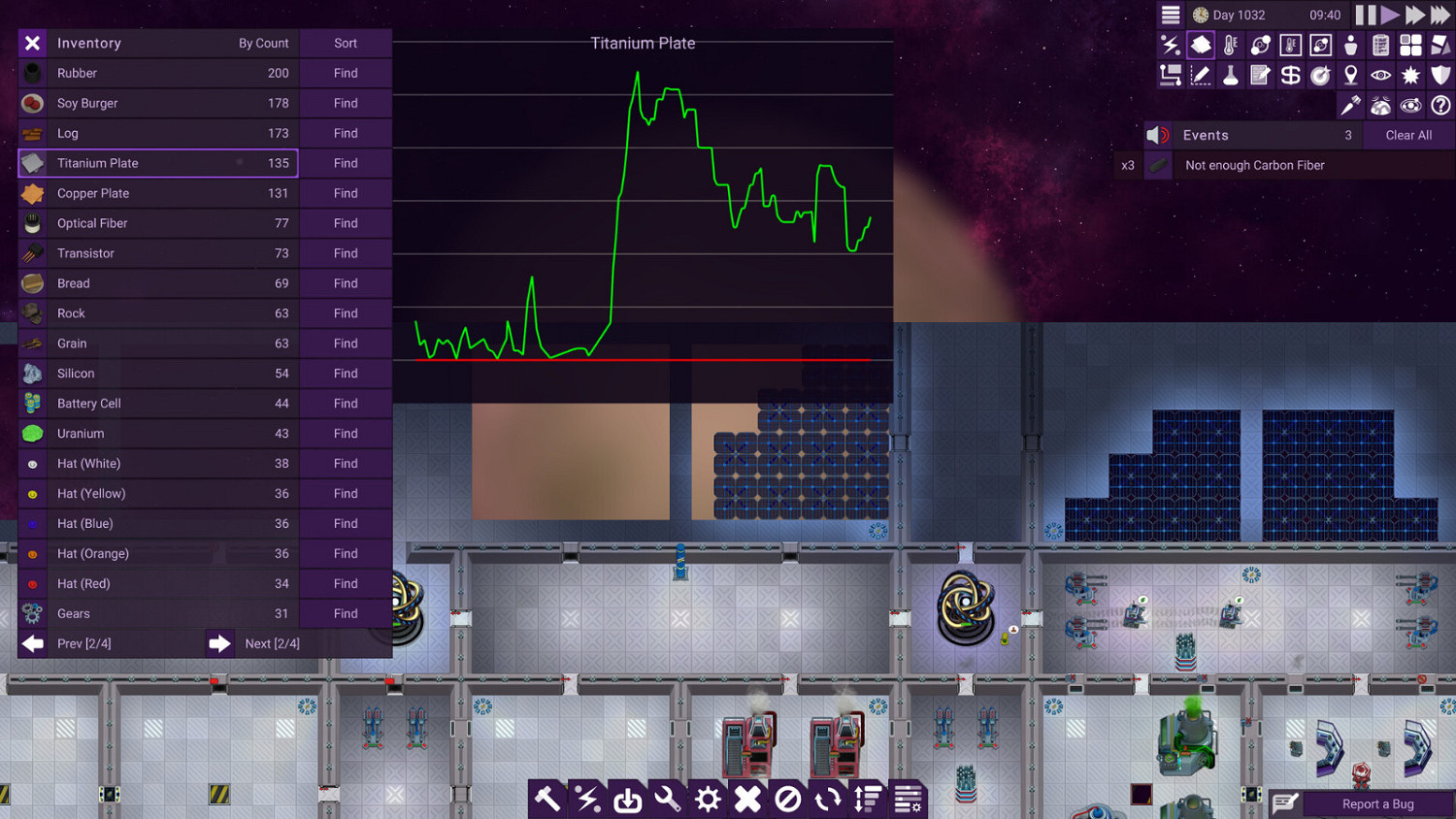
Task: Open the research flask panel
Action: coord(1230,74)
